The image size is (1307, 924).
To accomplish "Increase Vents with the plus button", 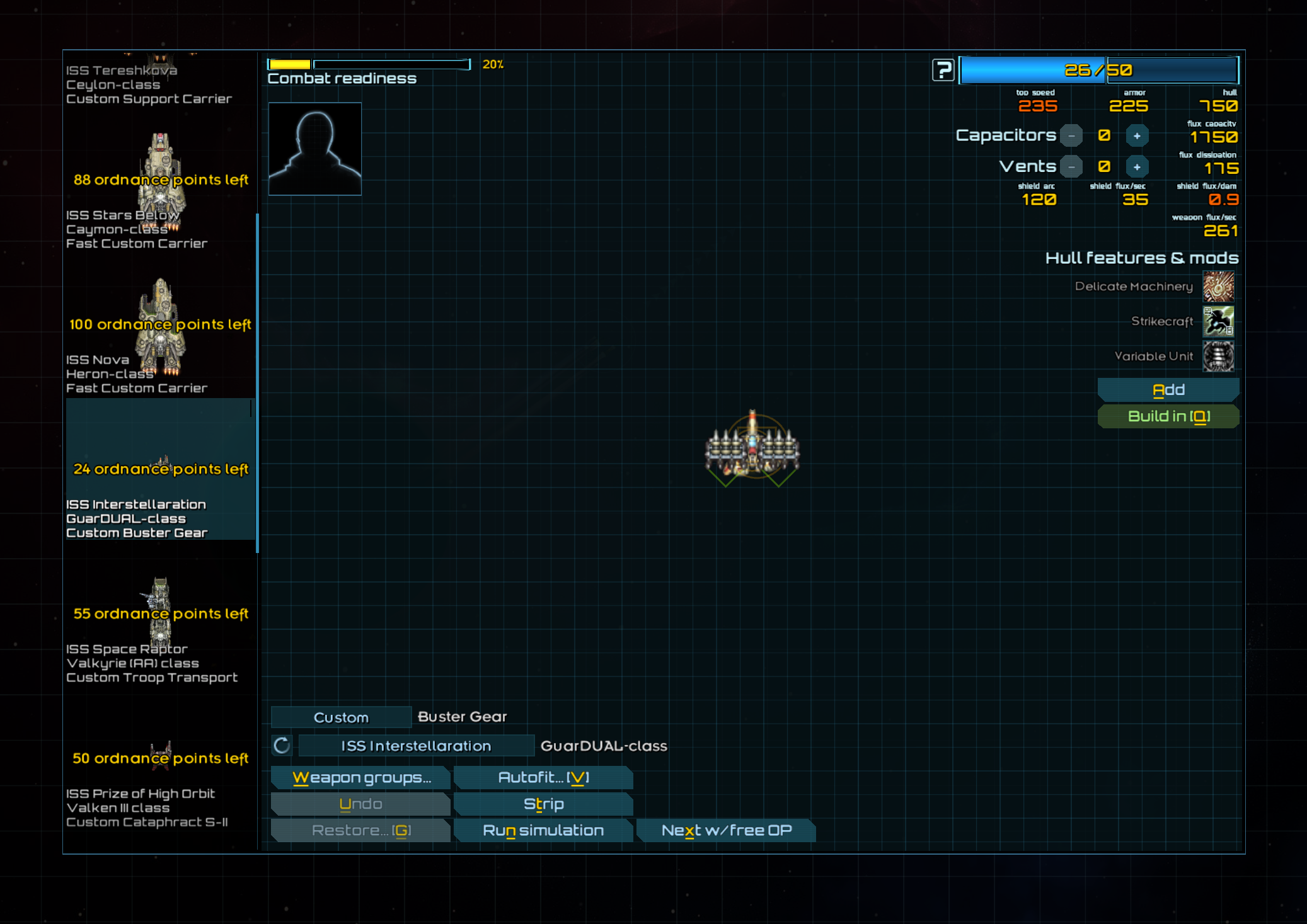I will coord(1137,167).
